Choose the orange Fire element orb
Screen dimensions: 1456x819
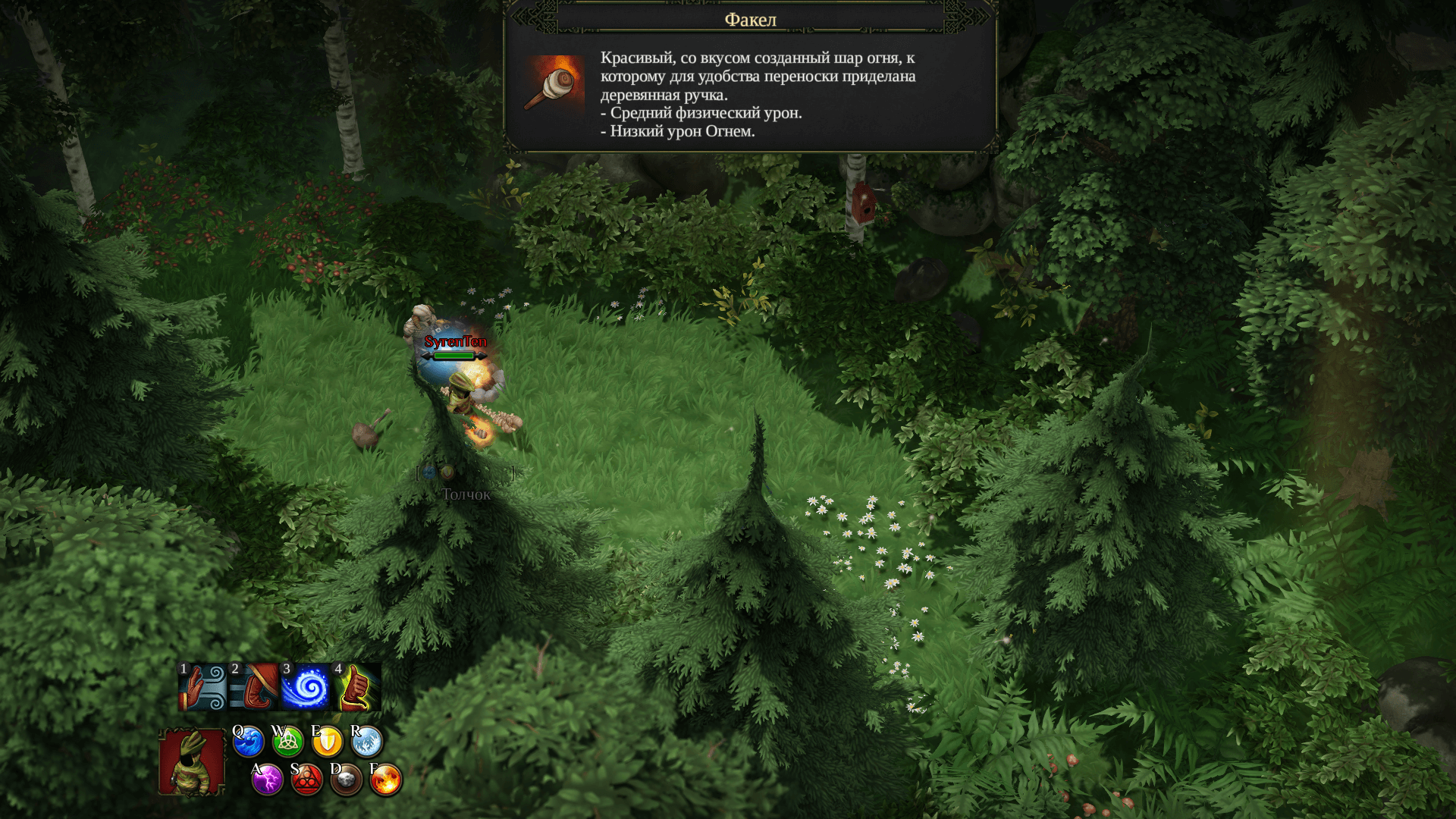386,780
